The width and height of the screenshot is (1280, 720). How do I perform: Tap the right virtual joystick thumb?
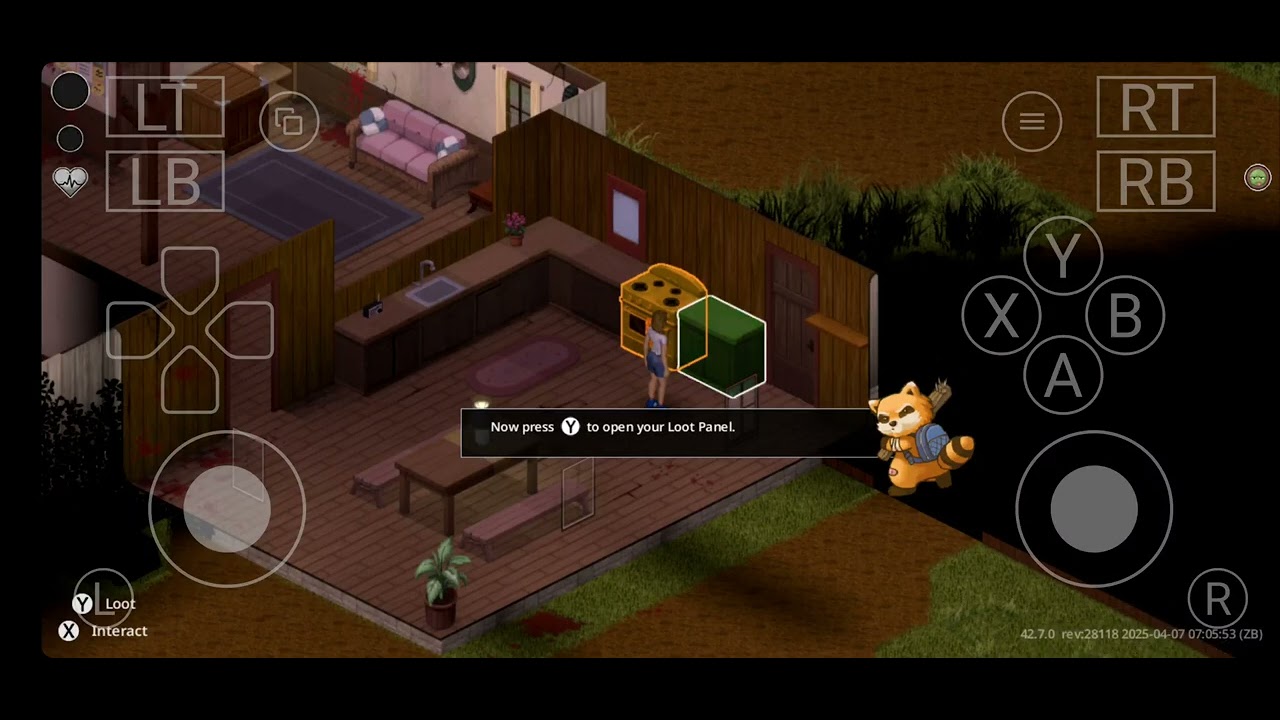tap(1094, 509)
